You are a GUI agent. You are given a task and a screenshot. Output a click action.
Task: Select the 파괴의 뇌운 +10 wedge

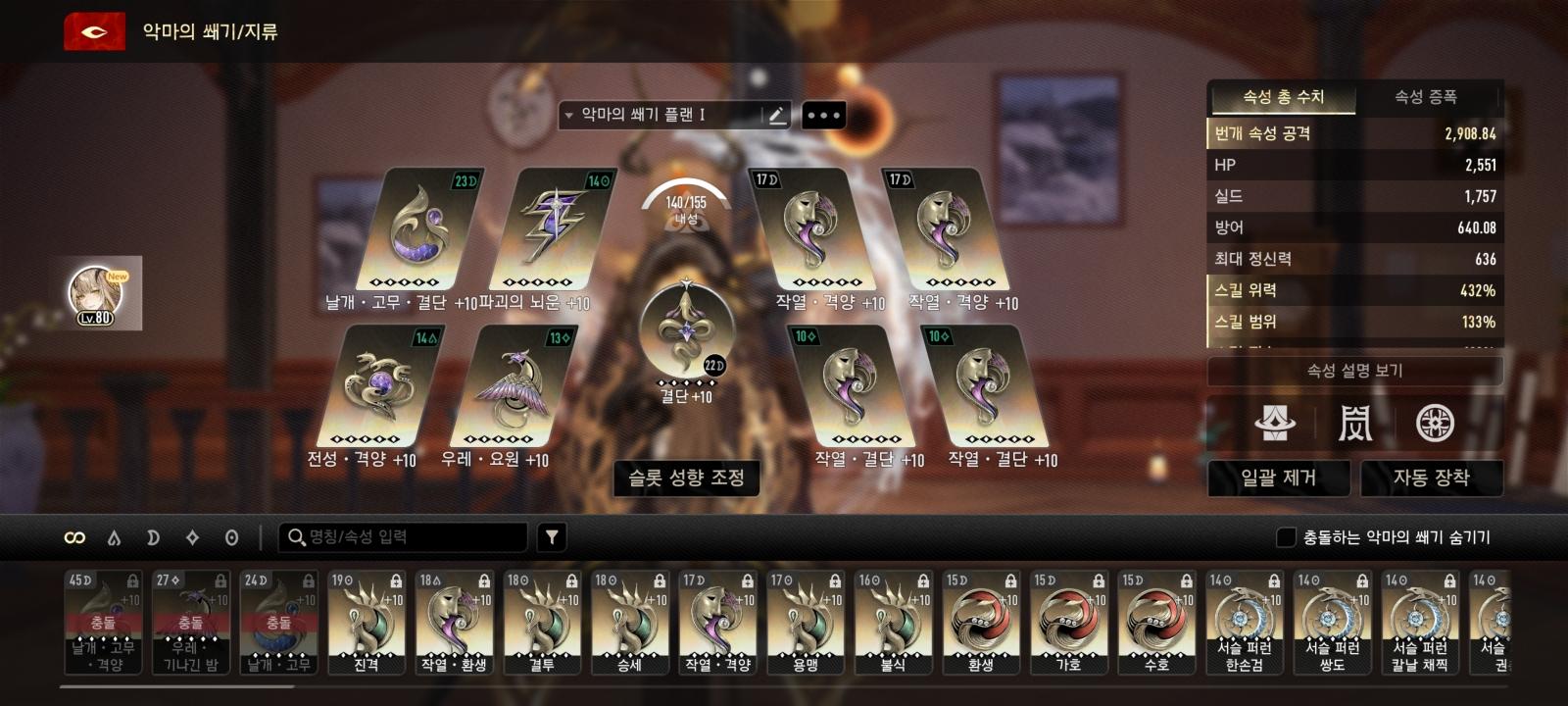pos(553,230)
